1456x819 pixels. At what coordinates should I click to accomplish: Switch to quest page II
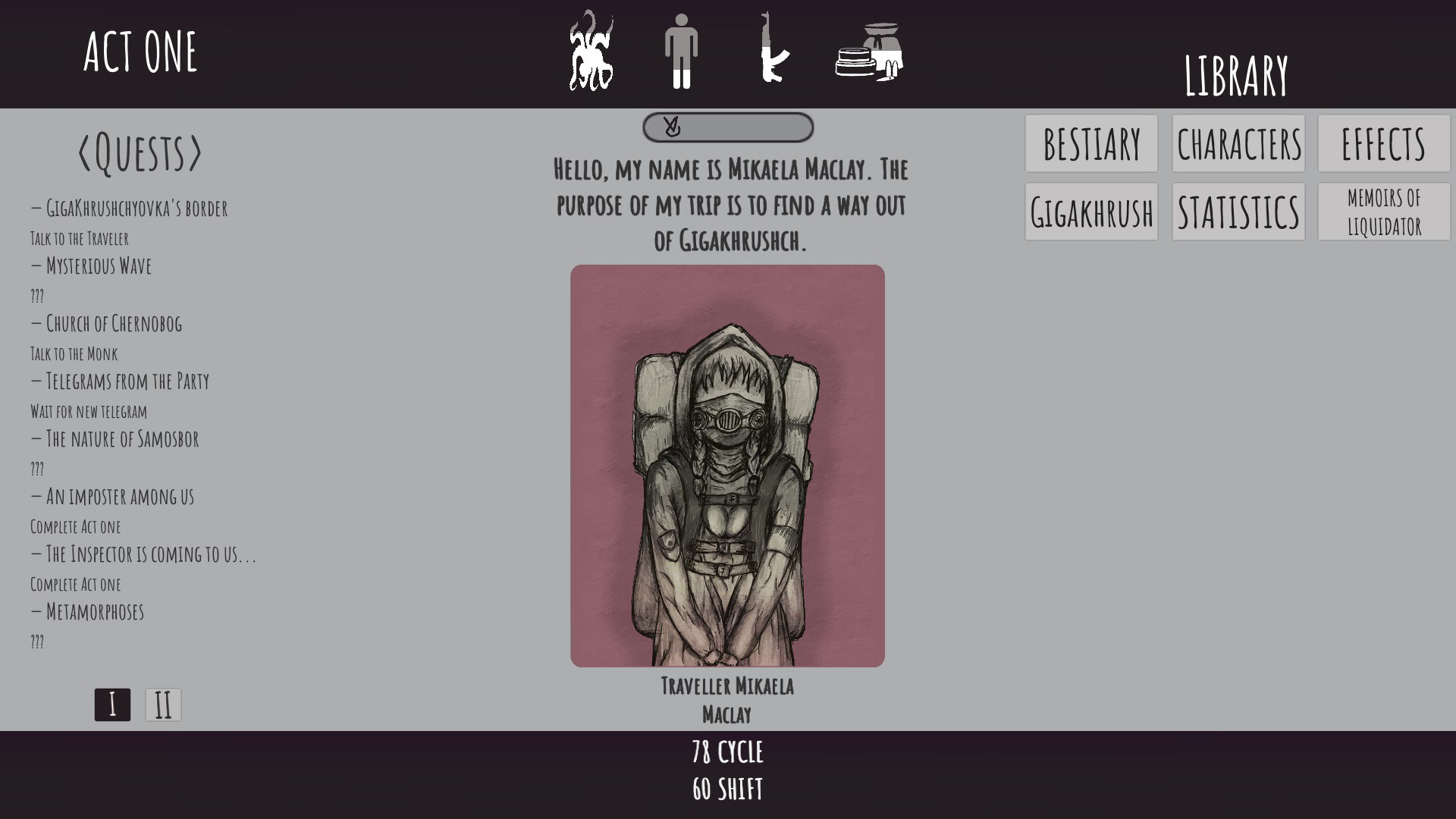[x=162, y=704]
